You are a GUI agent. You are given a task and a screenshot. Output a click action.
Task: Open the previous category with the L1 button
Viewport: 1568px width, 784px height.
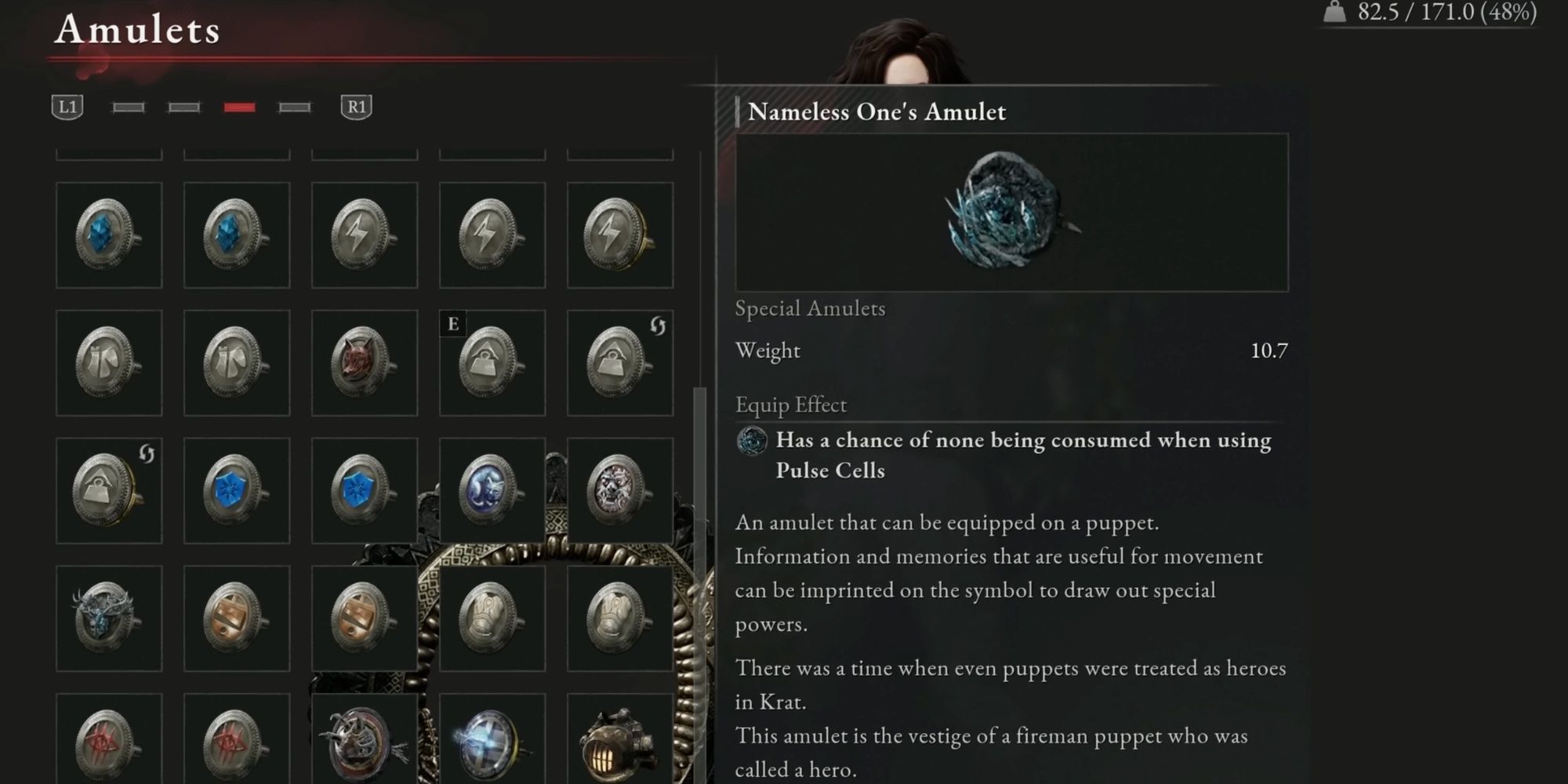67,107
